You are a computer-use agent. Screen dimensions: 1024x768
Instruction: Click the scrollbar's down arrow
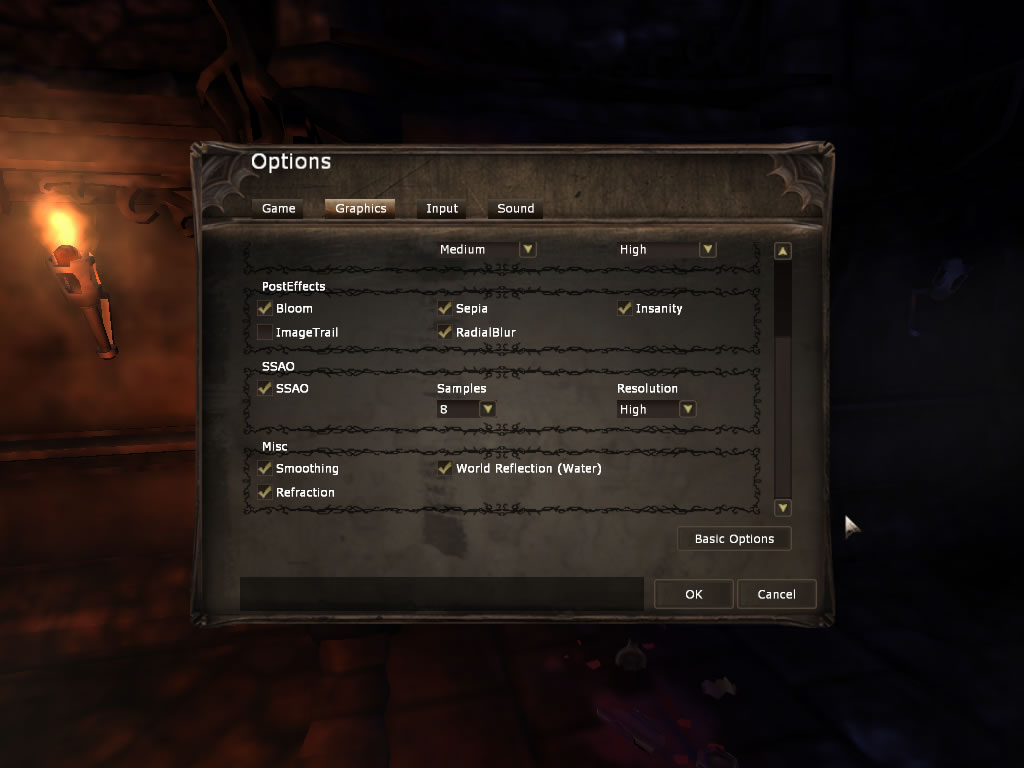[783, 508]
